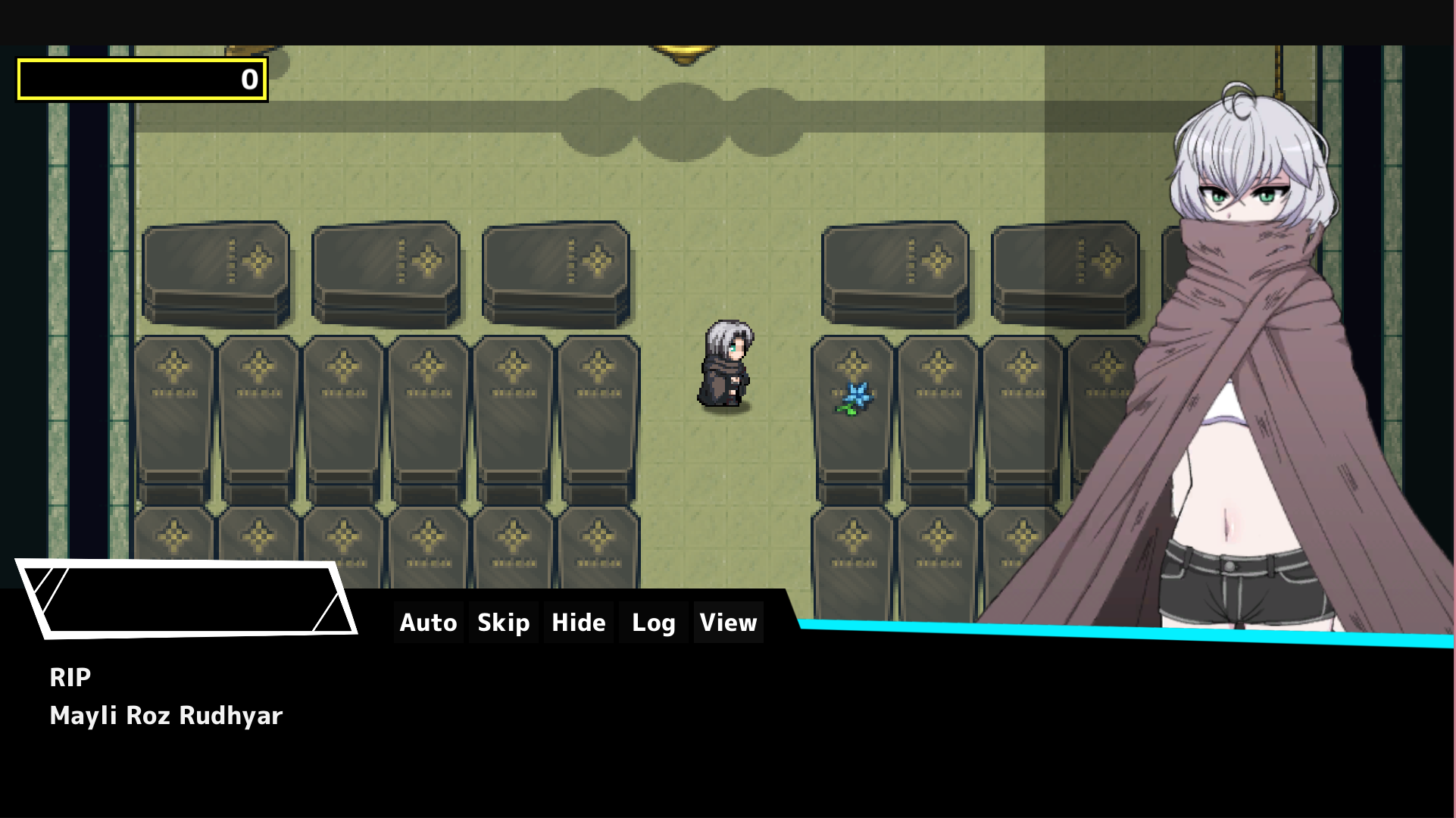The height and width of the screenshot is (818, 1456).
Task: Open the dialogue Log
Action: pos(653,623)
